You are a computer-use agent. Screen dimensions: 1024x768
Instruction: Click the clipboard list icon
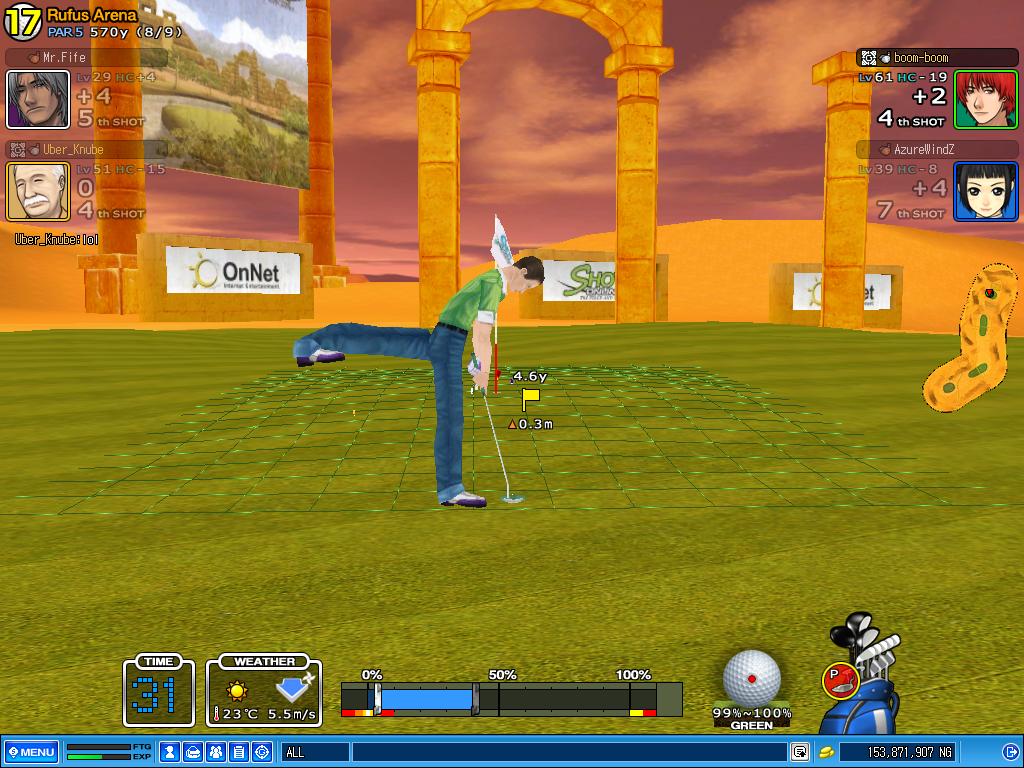click(239, 752)
